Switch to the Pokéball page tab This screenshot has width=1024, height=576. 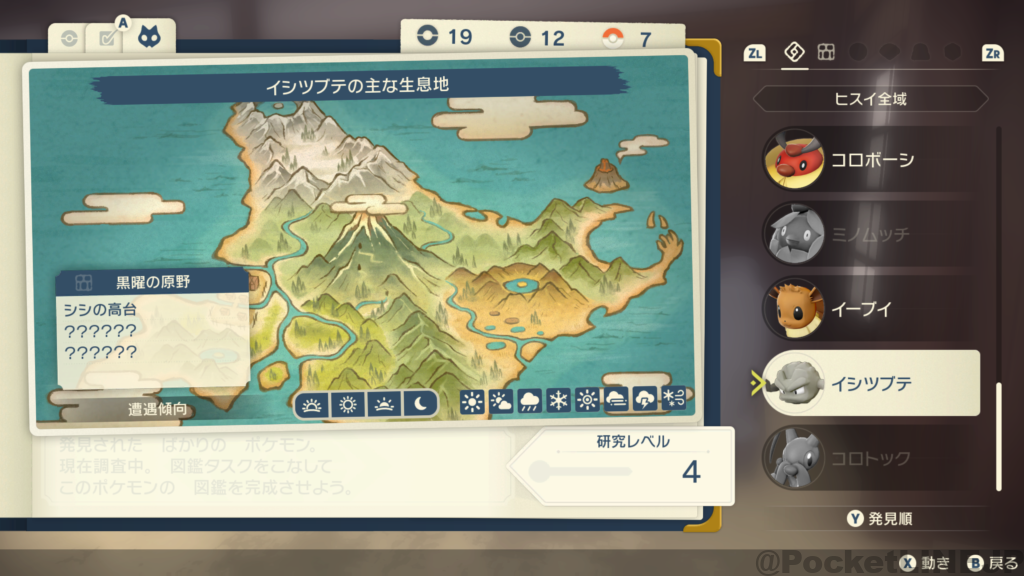coord(69,39)
